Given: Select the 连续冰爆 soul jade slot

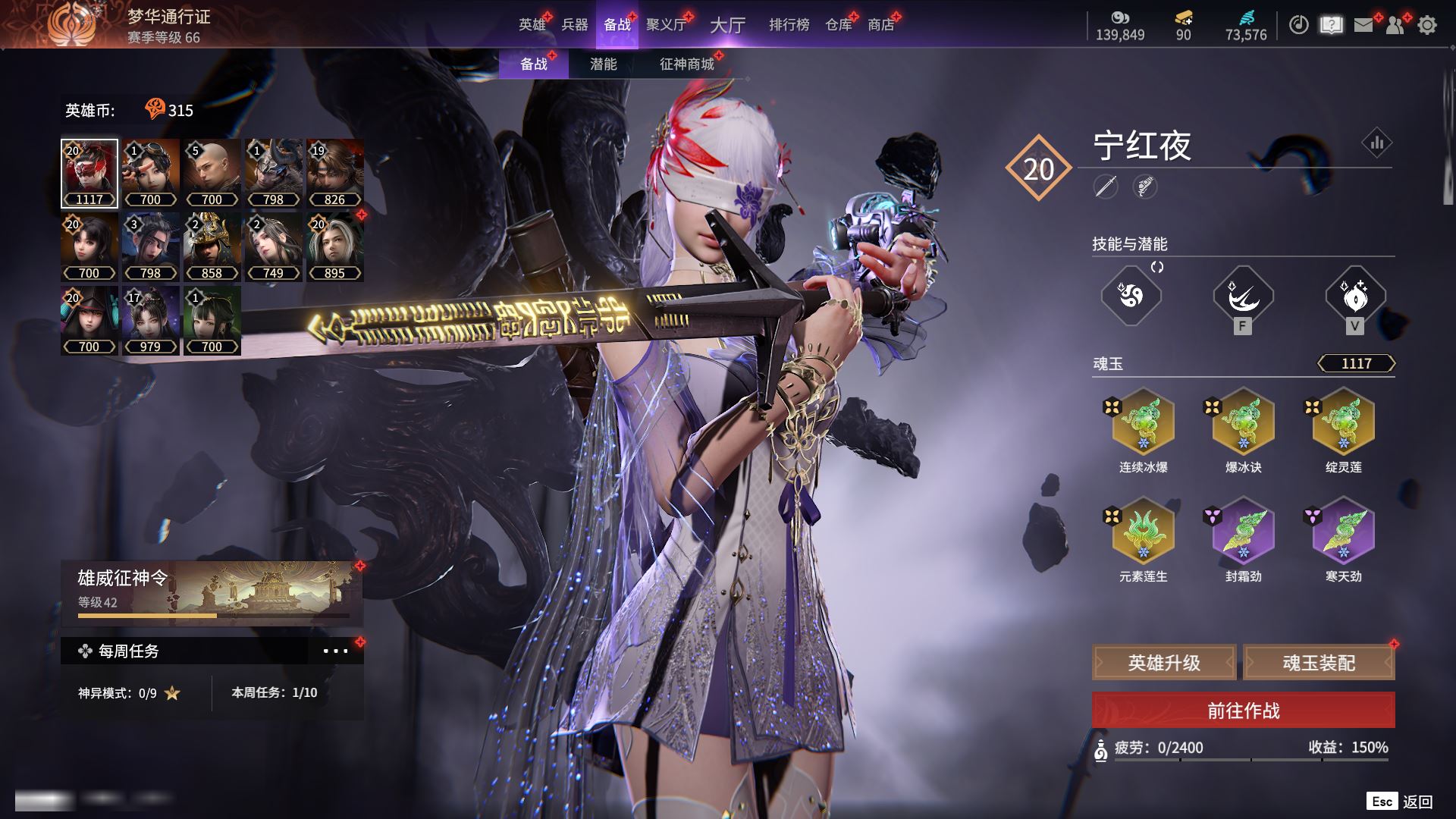Looking at the screenshot, I should (x=1143, y=422).
